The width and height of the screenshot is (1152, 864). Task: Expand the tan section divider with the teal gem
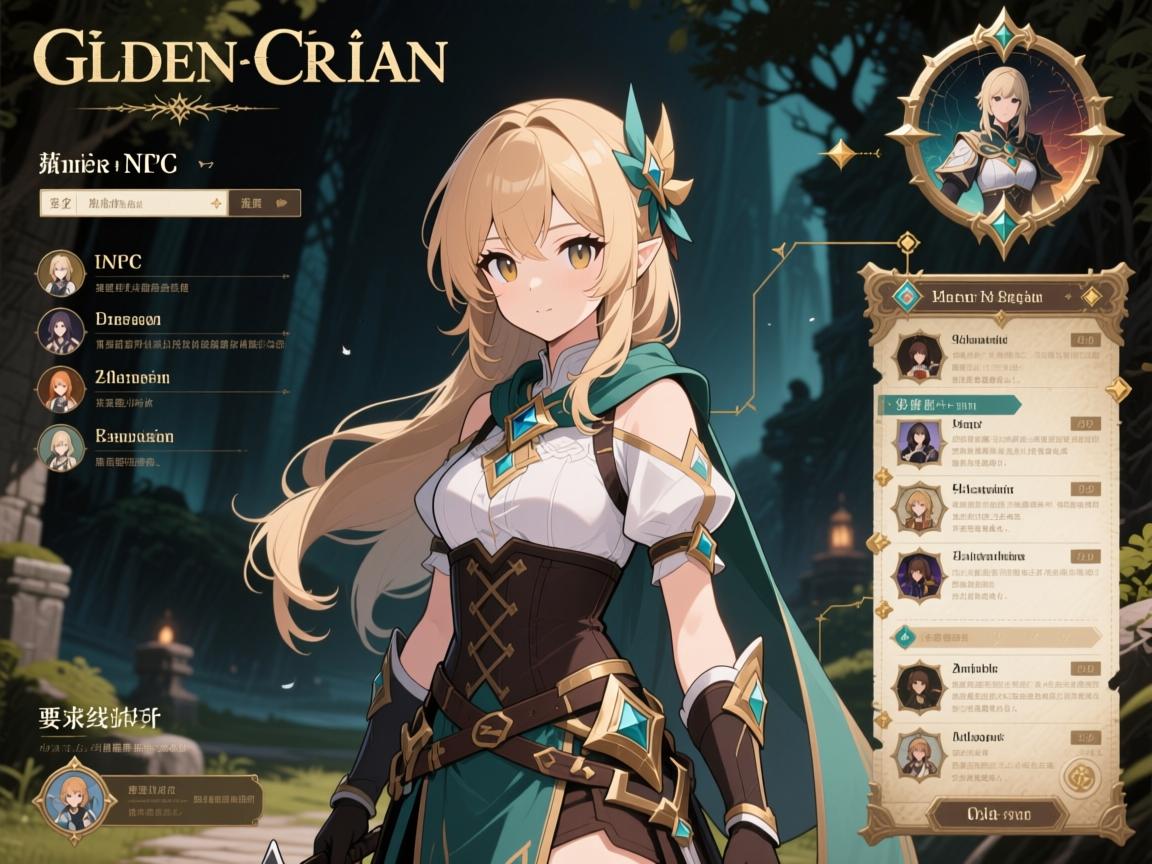[995, 636]
